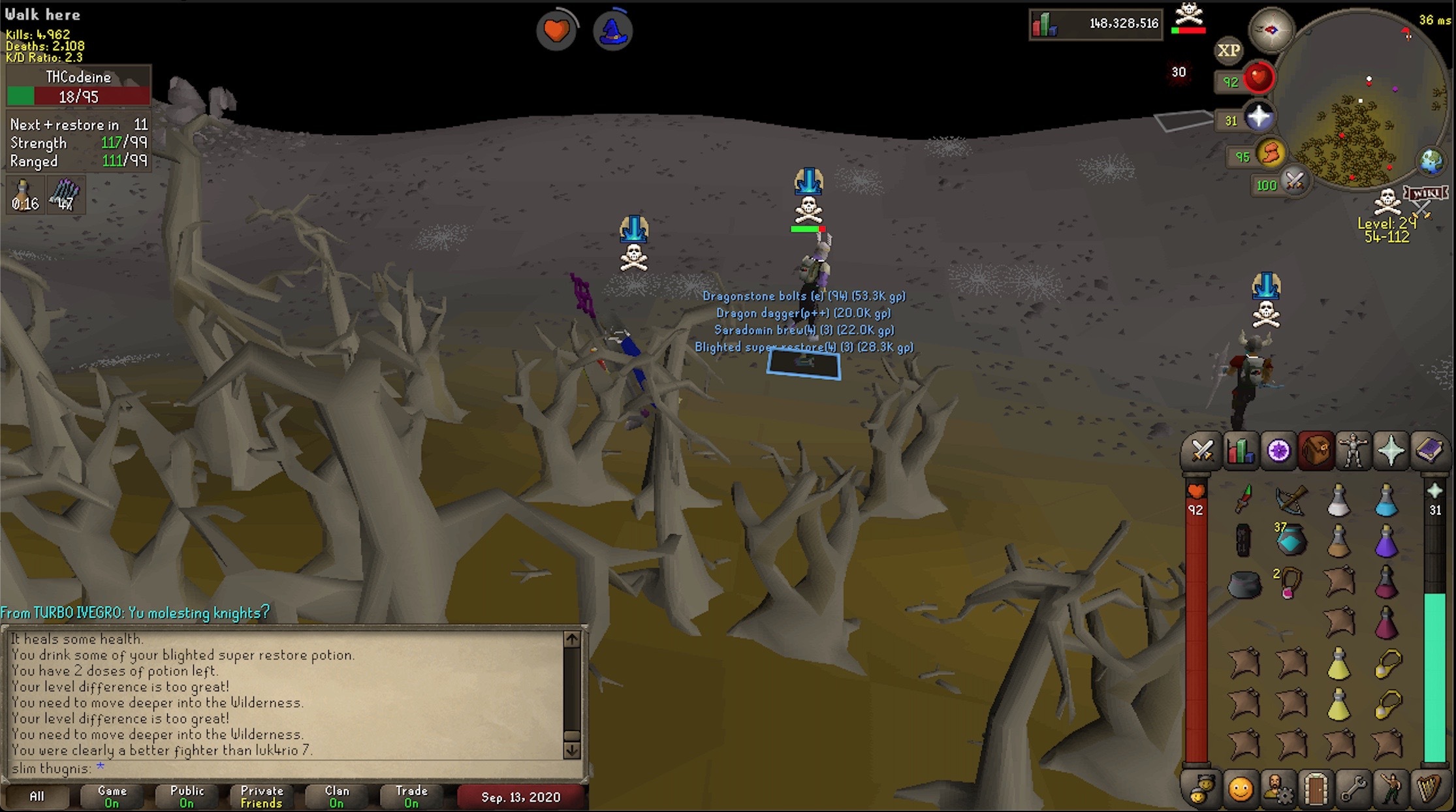Viewport: 1456px width, 812px height.
Task: Use the special attack orb
Action: coord(1293,181)
